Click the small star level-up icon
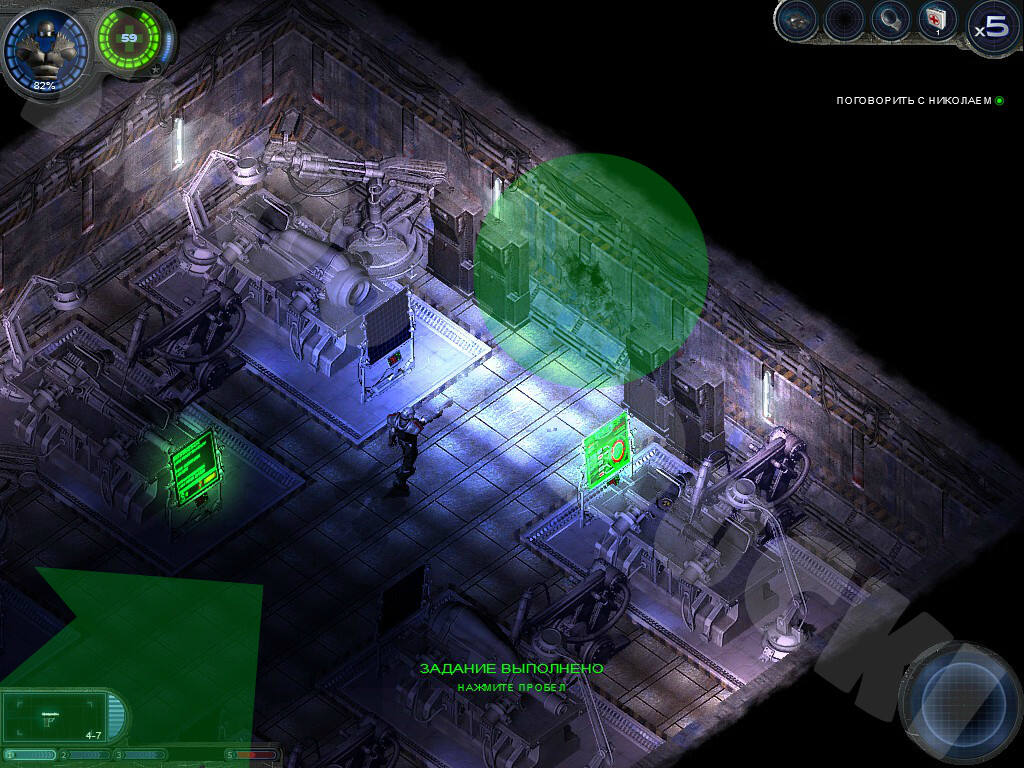1024x768 pixels. (154, 71)
